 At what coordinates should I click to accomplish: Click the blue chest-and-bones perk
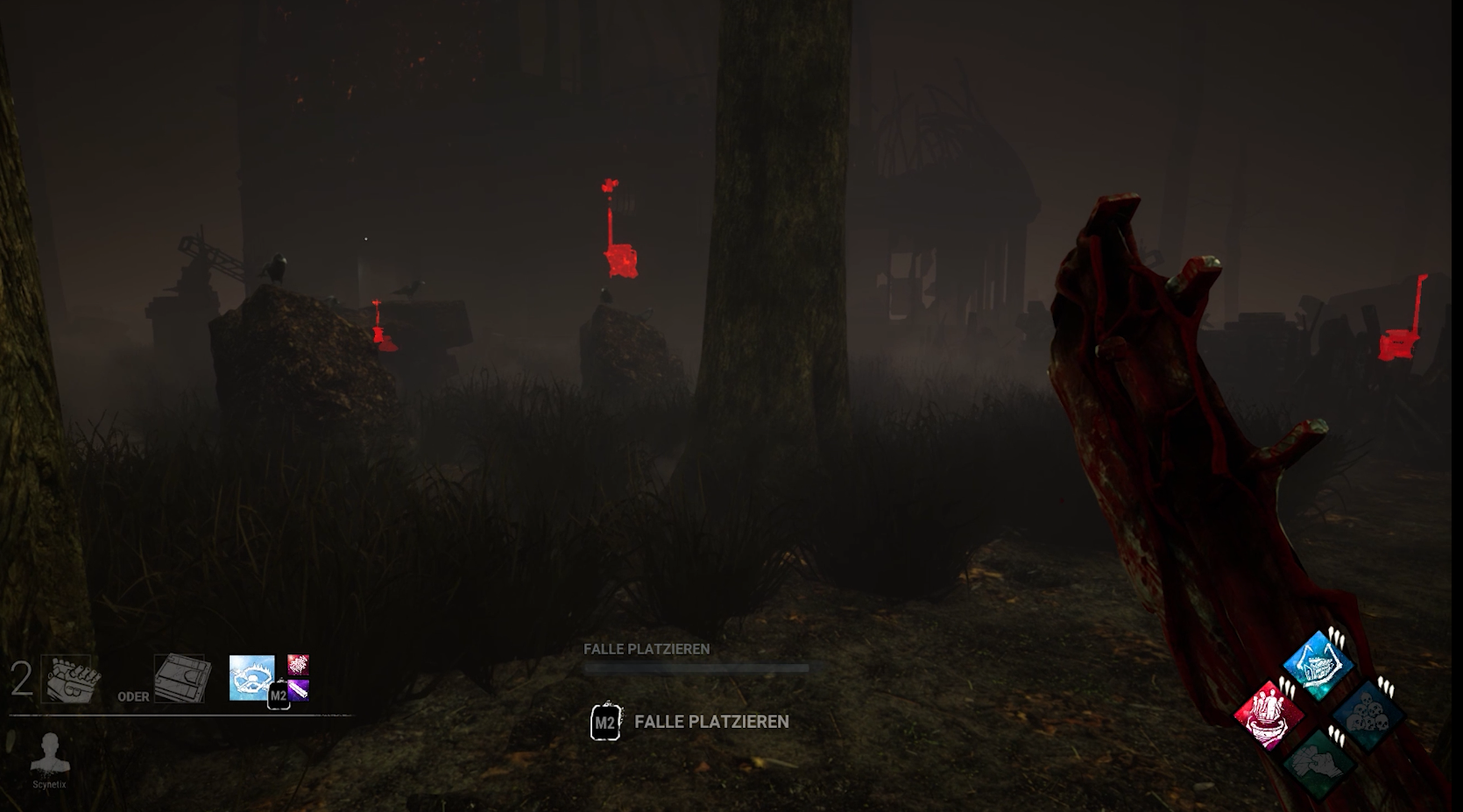tap(1318, 665)
